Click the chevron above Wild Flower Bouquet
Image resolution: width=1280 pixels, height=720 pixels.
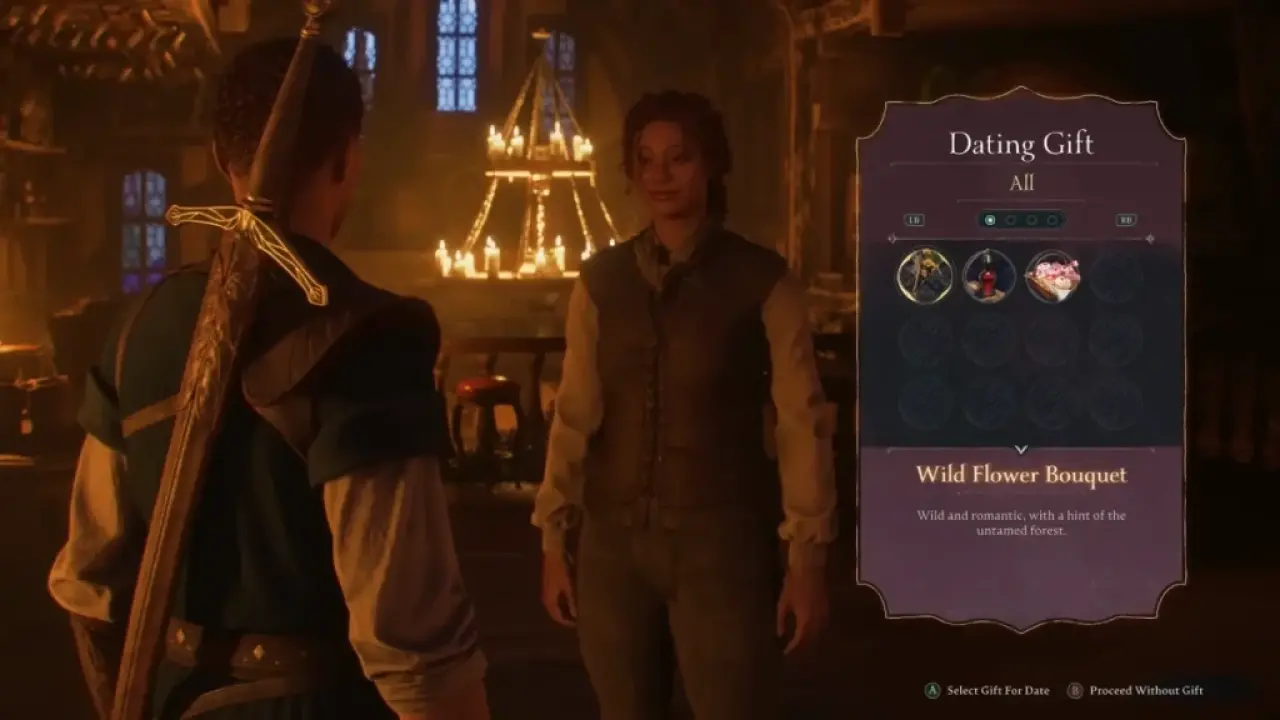[1022, 449]
